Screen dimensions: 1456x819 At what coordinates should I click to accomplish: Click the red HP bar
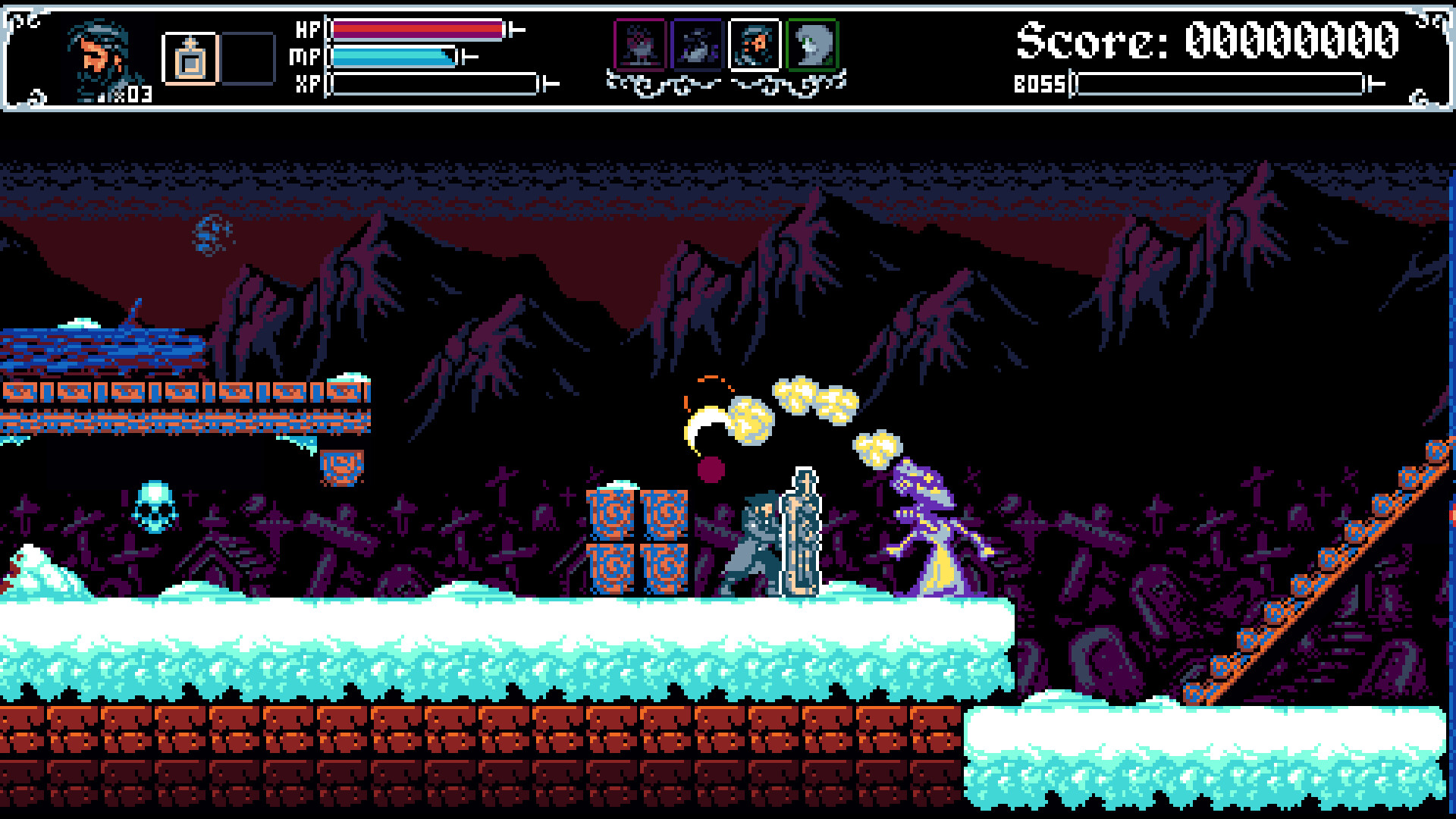pos(417,29)
